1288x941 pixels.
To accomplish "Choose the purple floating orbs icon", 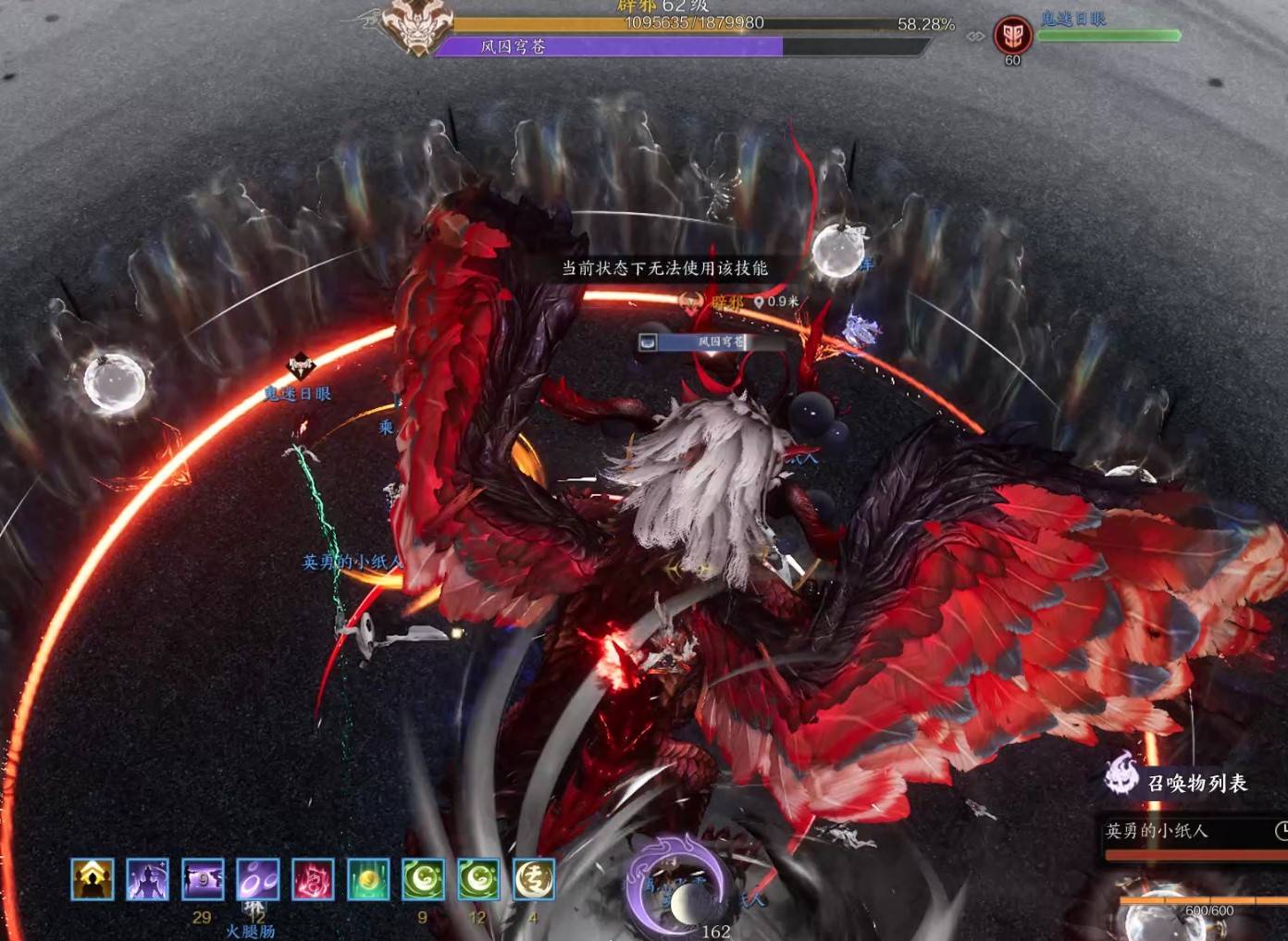I will click(x=258, y=879).
